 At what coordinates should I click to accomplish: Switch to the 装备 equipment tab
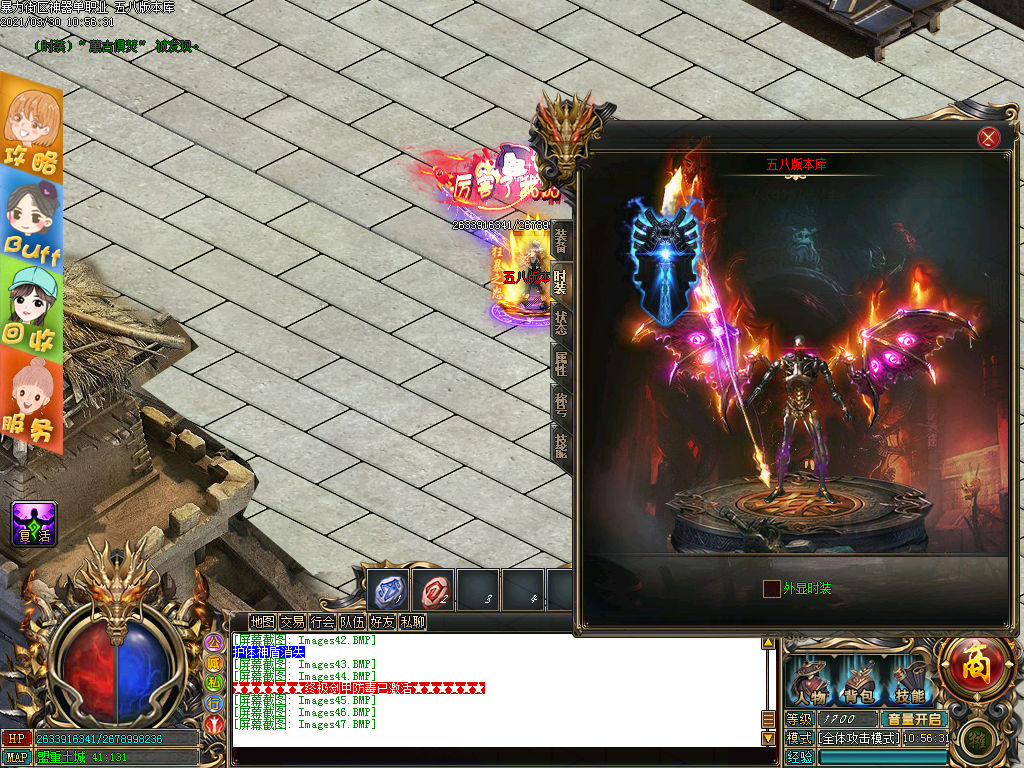(562, 239)
